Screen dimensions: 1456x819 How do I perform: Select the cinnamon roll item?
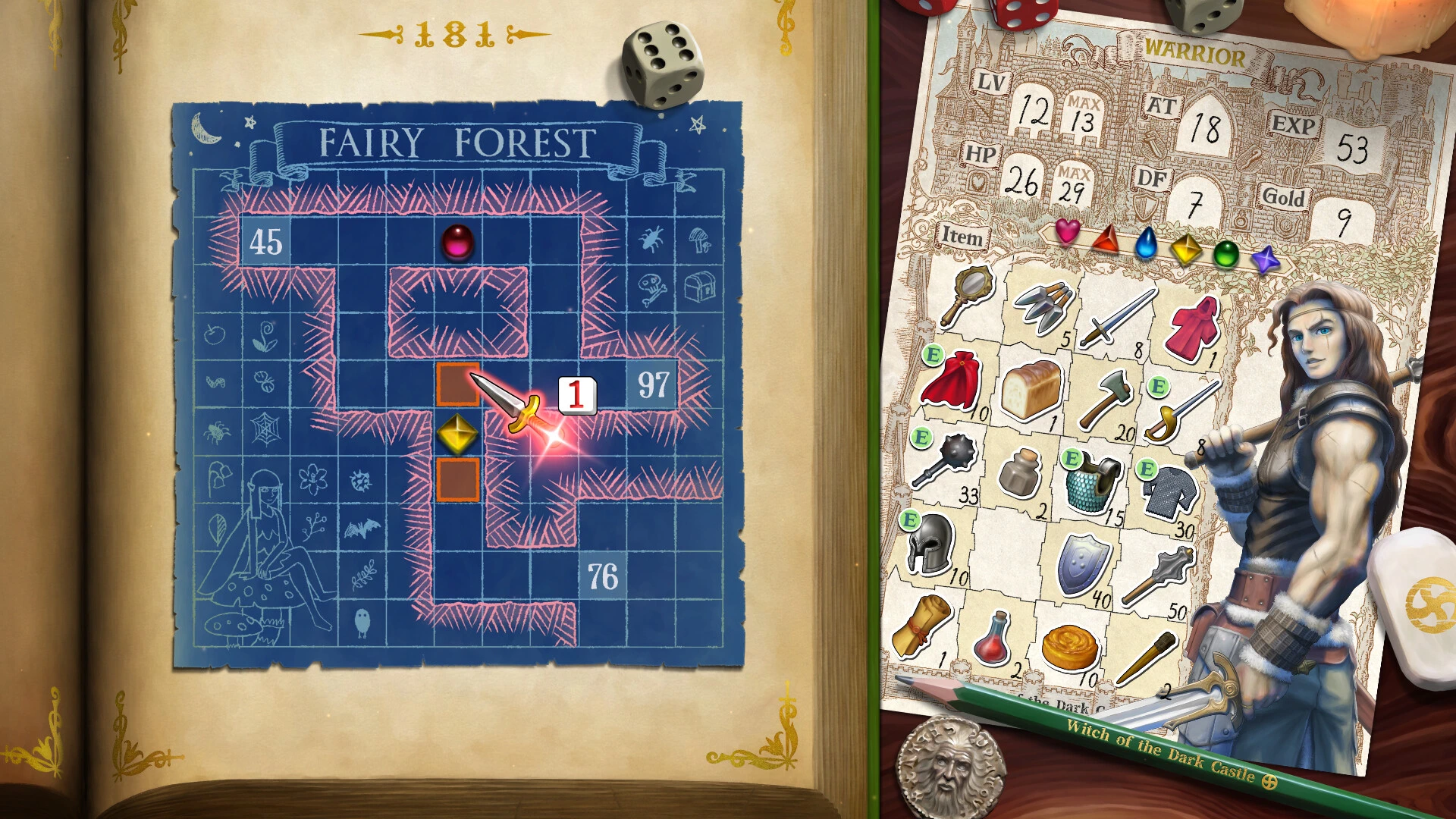(1069, 648)
